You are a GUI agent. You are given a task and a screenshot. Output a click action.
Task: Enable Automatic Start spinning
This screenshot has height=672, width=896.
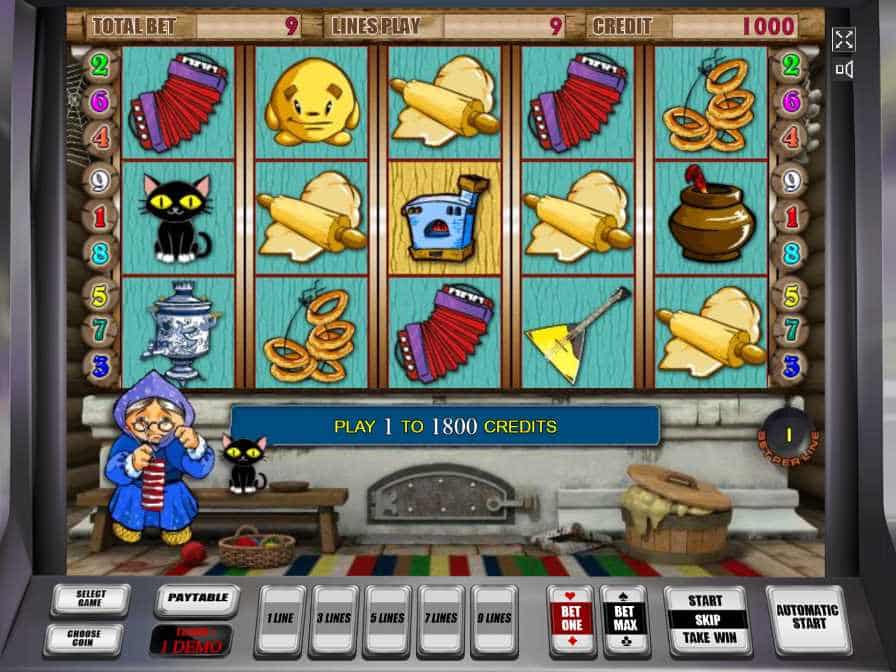point(806,620)
